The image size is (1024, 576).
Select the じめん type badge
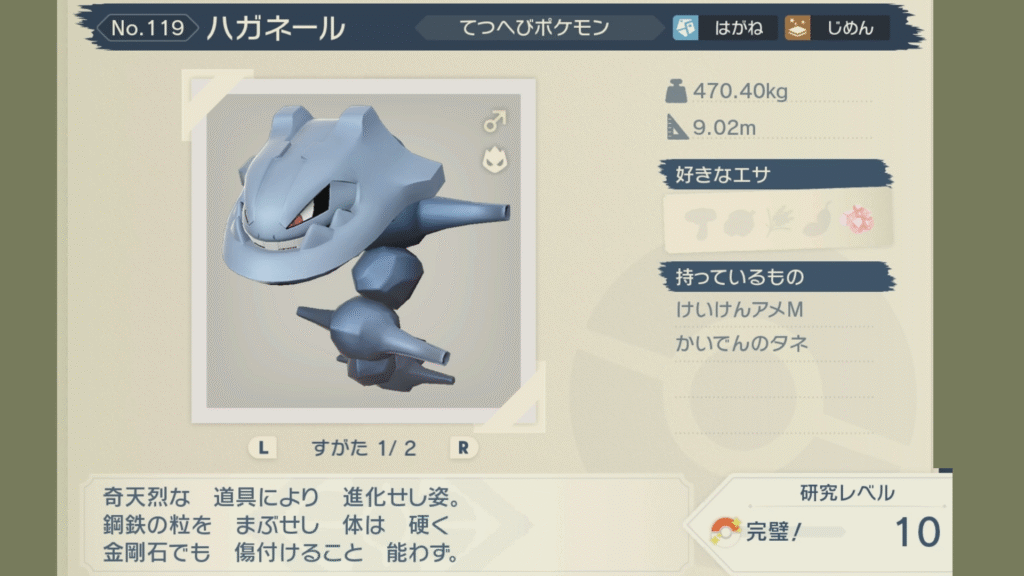(x=836, y=28)
